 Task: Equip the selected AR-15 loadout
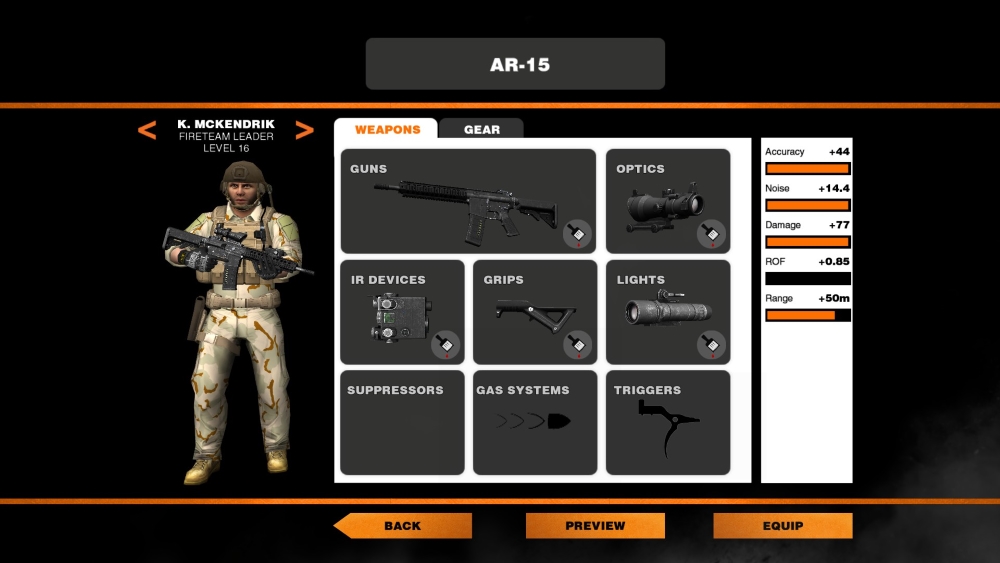(783, 526)
